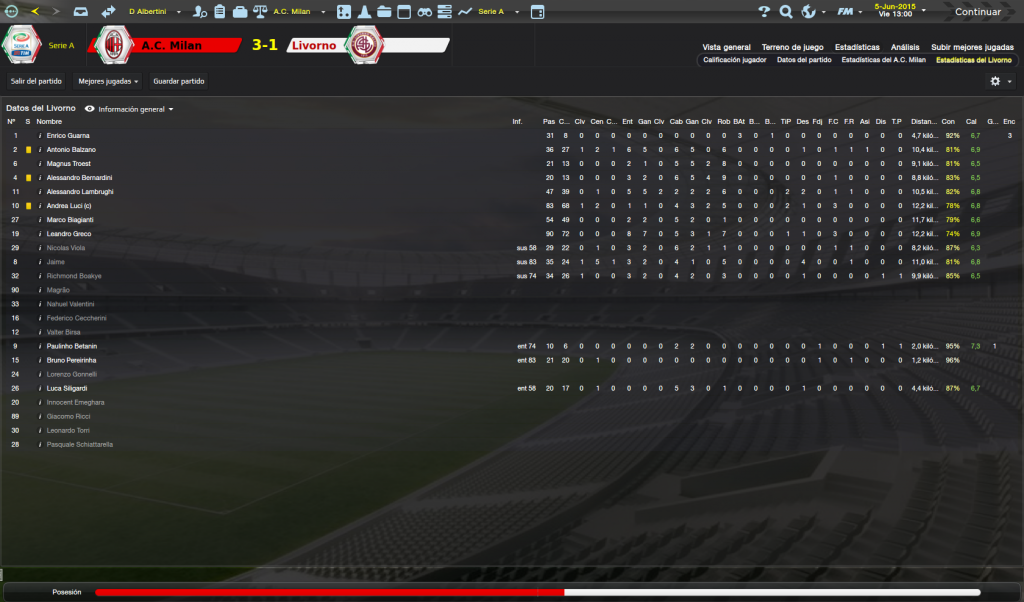Open the Terreno de juego tab
Image resolution: width=1024 pixels, height=602 pixels.
click(792, 47)
